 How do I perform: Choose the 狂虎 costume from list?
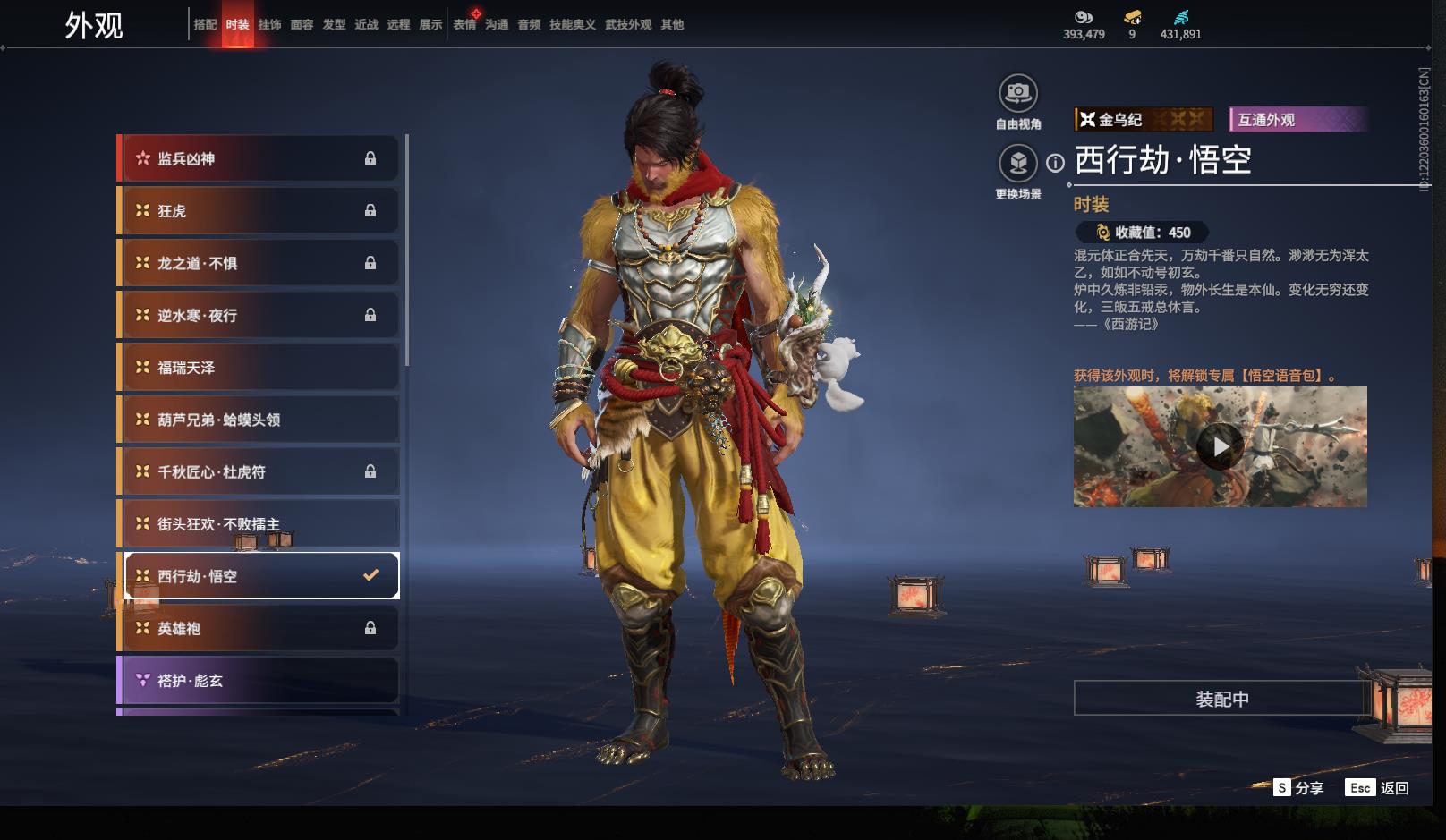click(x=258, y=211)
